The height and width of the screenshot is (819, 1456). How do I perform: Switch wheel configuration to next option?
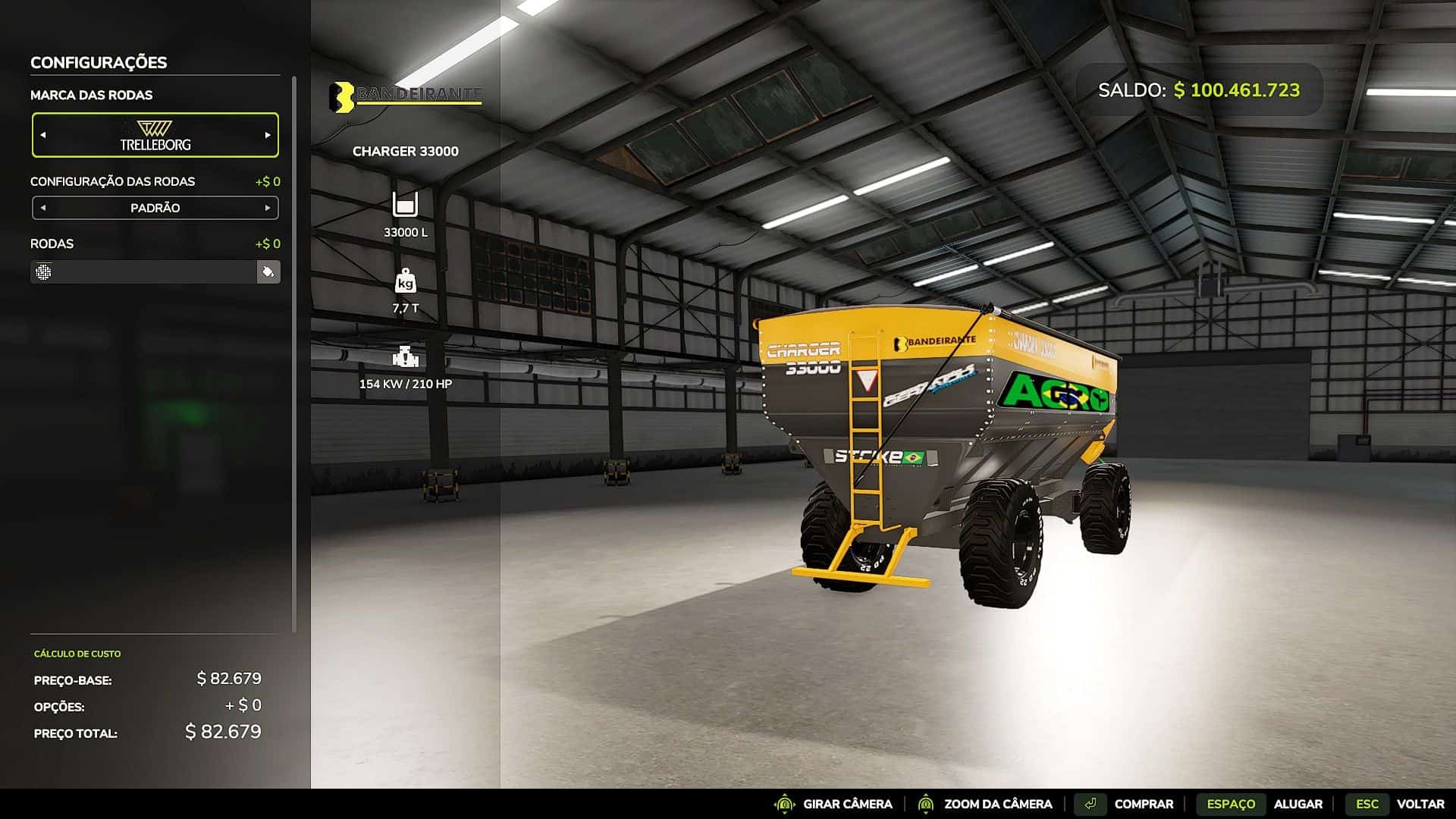tap(267, 208)
